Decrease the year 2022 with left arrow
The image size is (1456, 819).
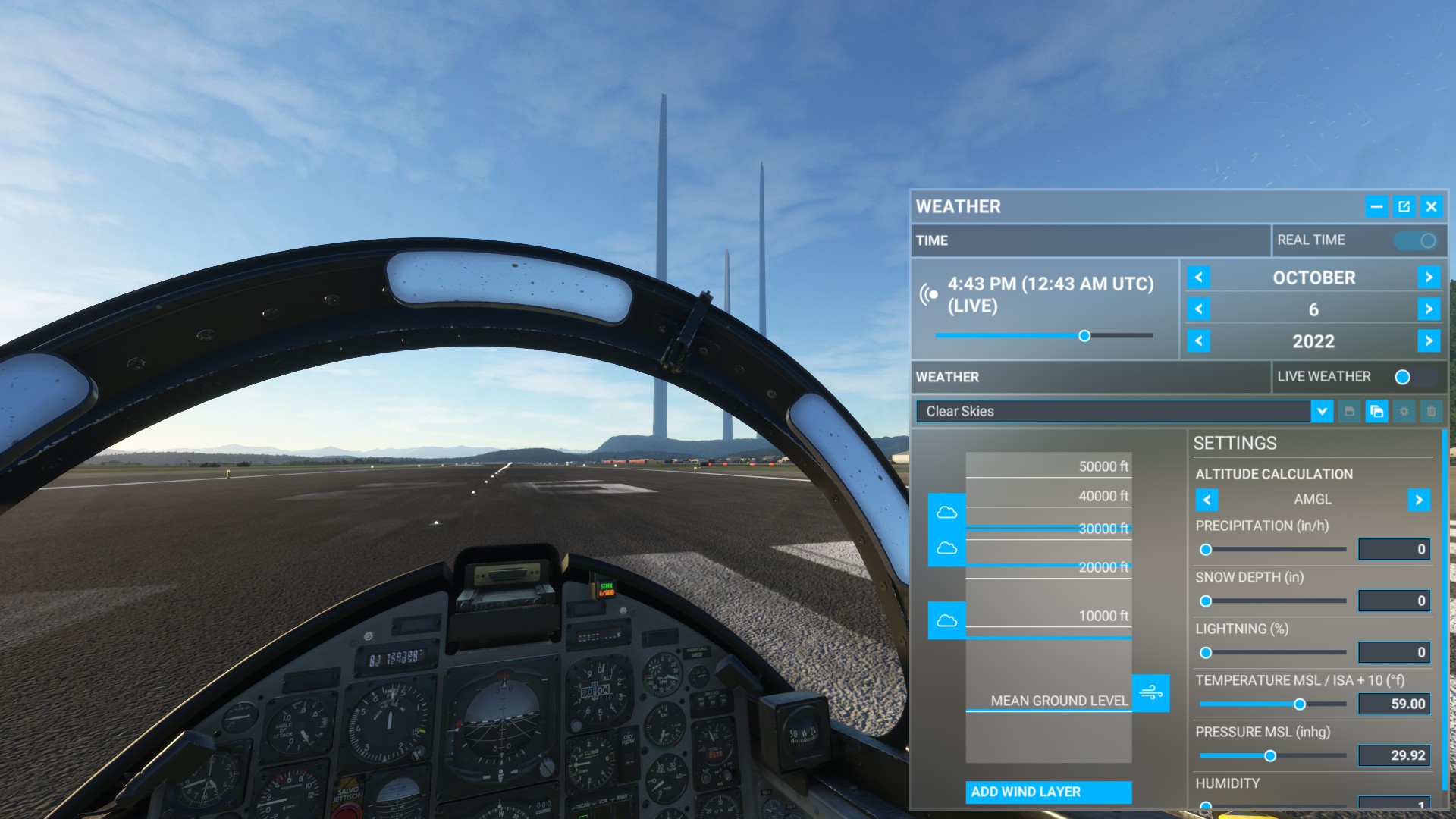(1199, 341)
